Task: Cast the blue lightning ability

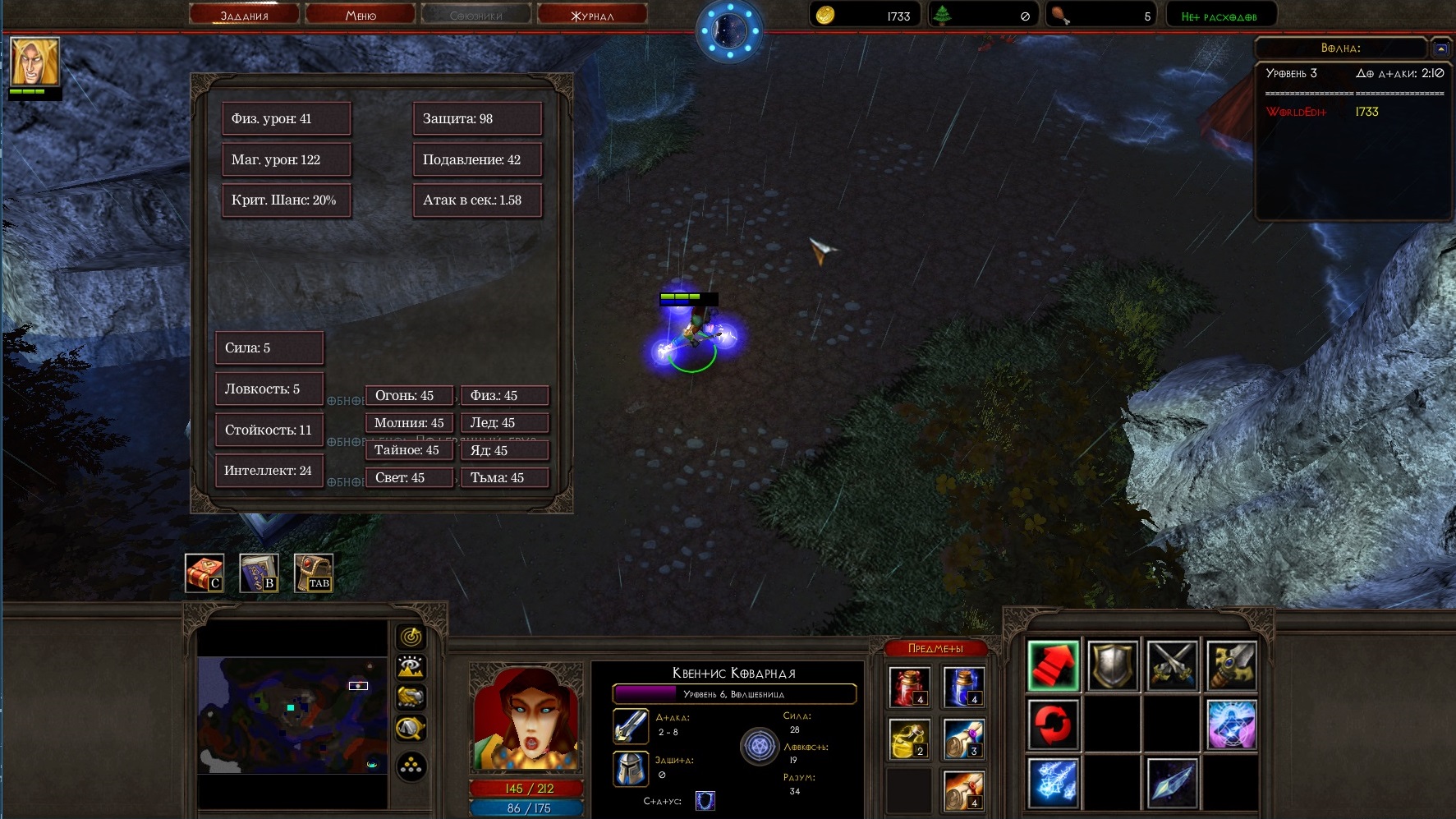Action: coord(1054,783)
